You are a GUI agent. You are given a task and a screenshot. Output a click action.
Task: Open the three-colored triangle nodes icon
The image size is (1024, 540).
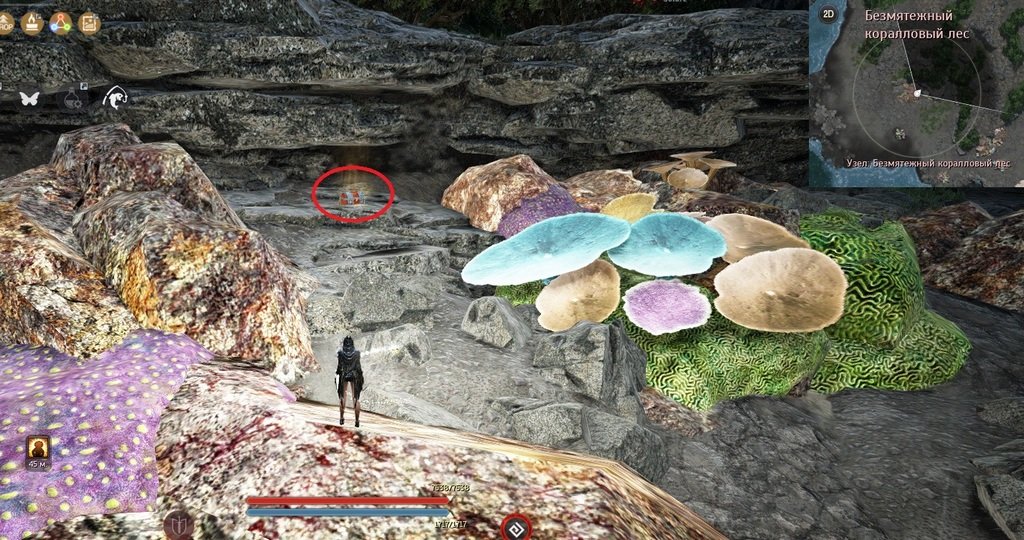[60, 22]
